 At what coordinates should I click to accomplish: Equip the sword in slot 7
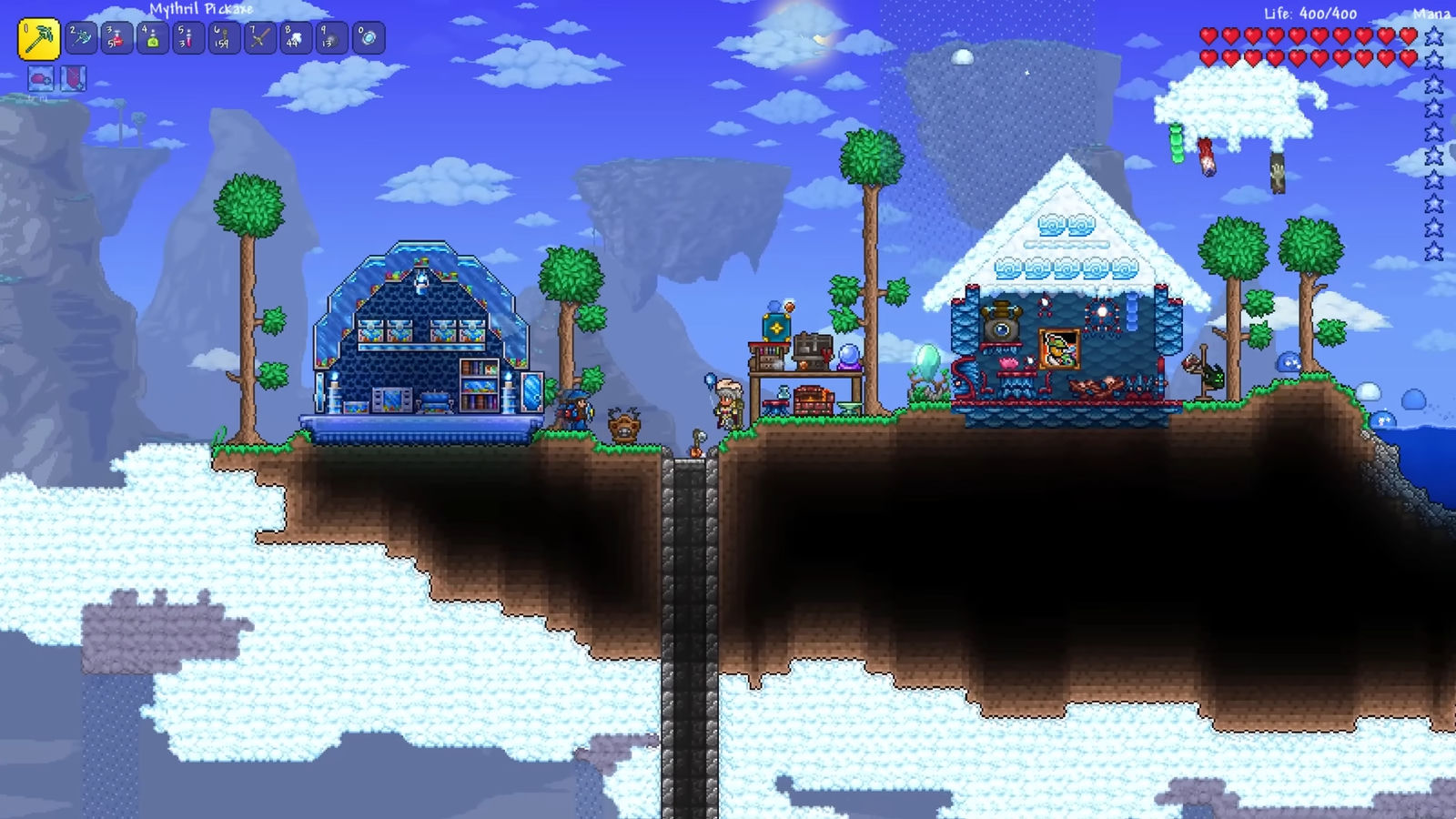[x=260, y=38]
